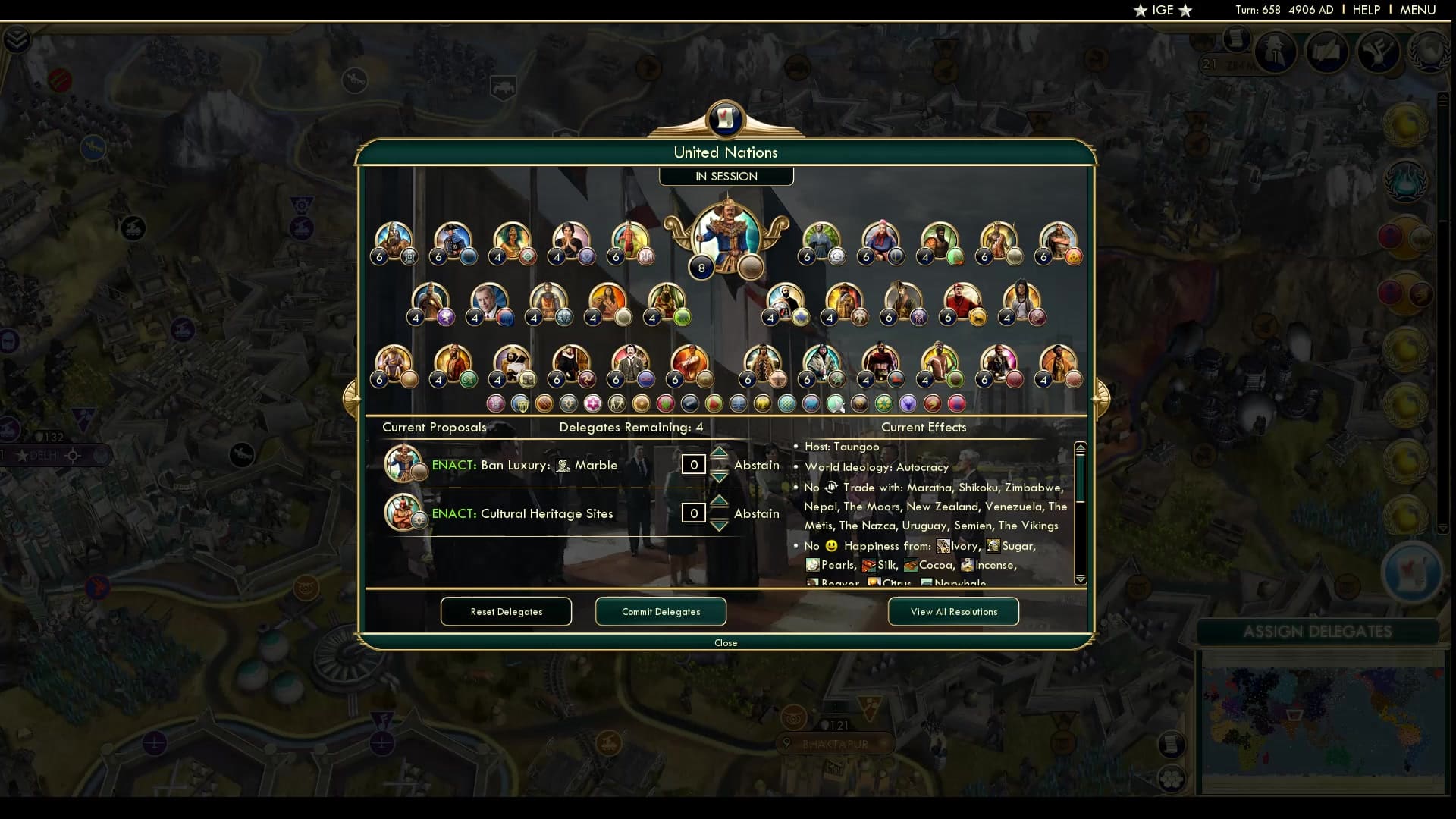
Task: Increase Ban Luxury votes with the up arrow
Action: pos(719,453)
